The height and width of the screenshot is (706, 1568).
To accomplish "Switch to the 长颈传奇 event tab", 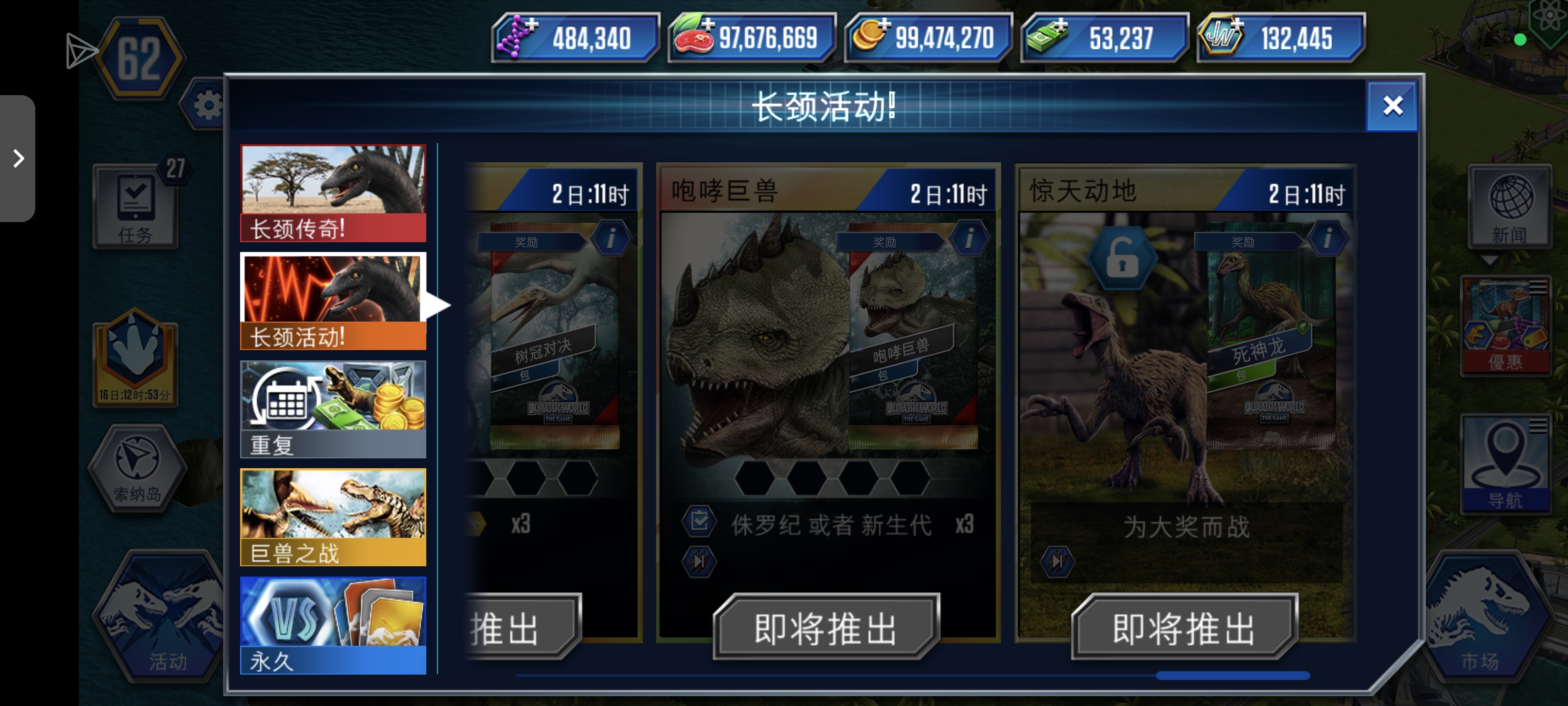I will pos(333,191).
